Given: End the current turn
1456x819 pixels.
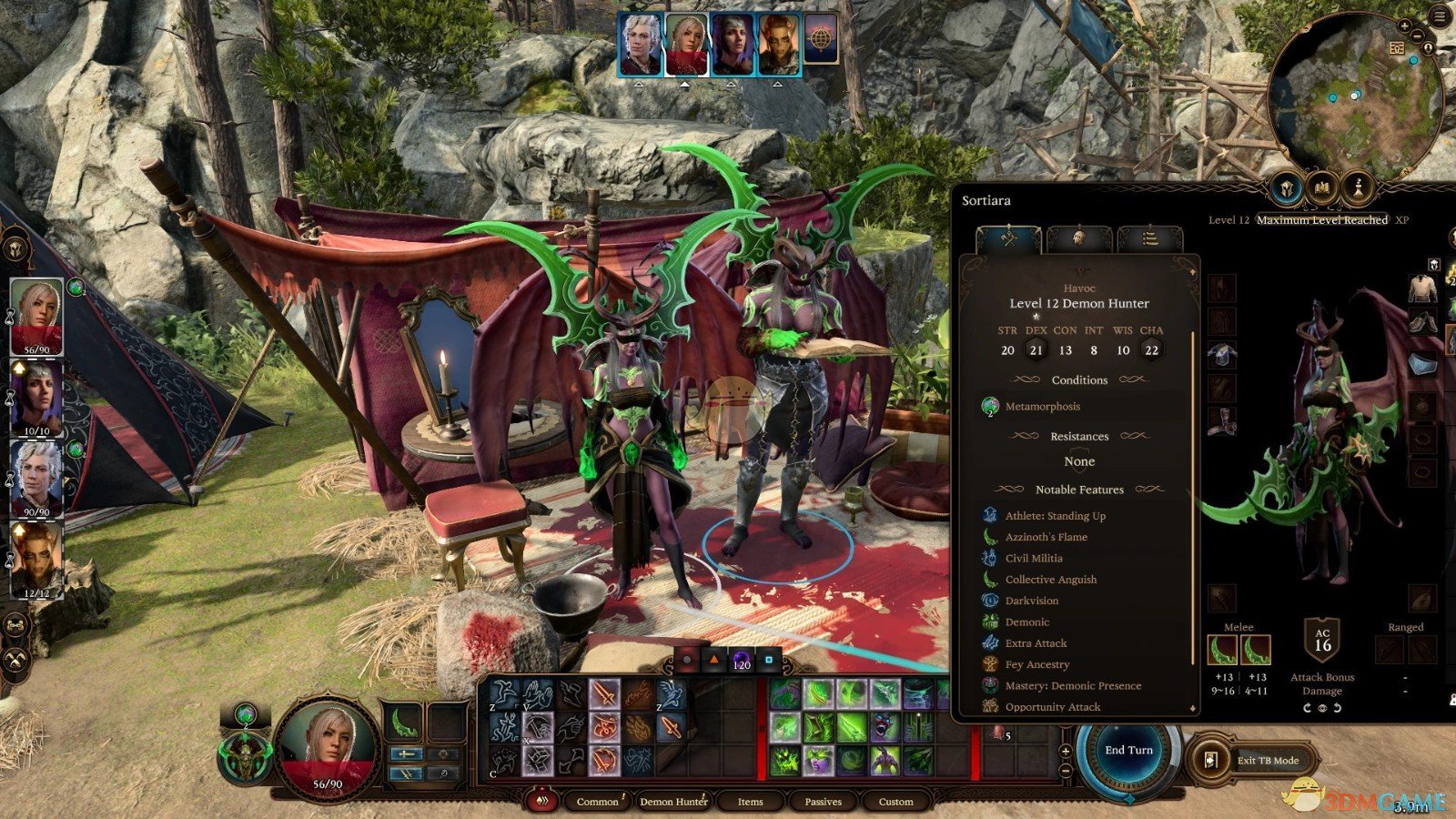Looking at the screenshot, I should (x=1128, y=751).
